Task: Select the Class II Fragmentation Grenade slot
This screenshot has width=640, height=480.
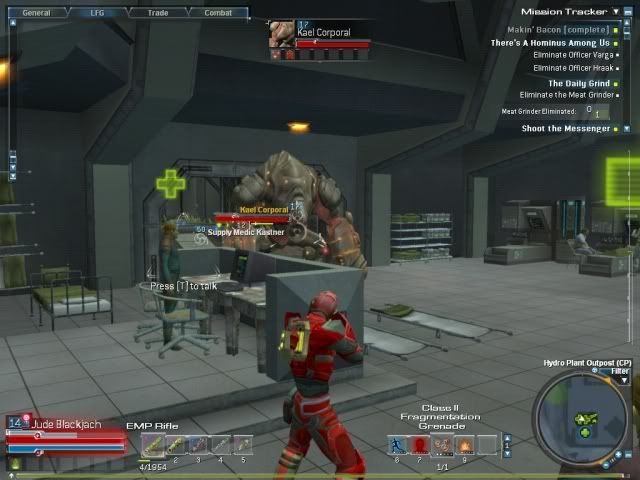Action: coord(442,445)
